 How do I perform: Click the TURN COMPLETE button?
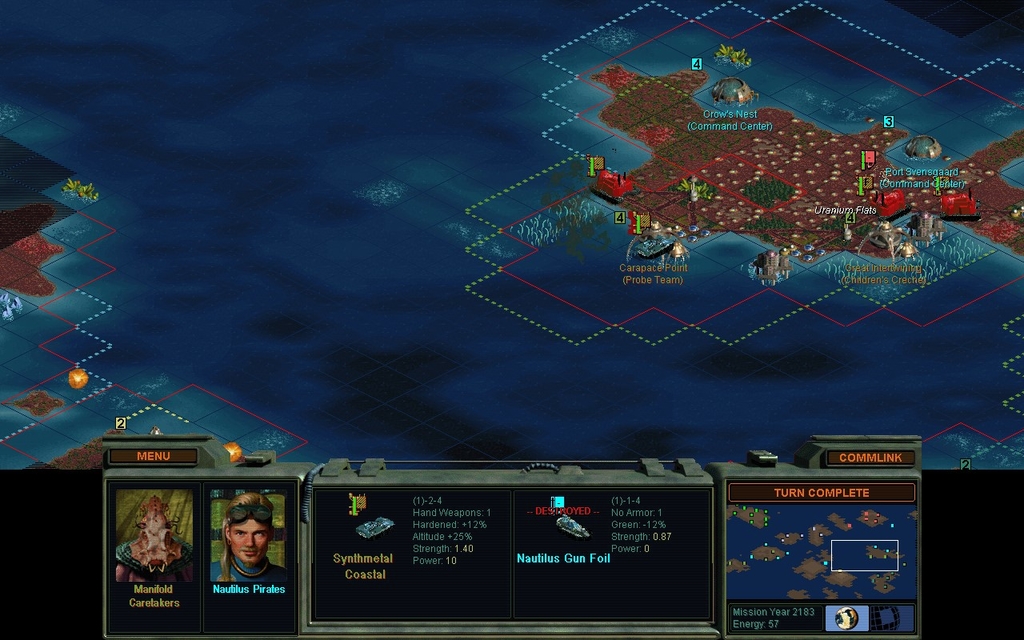pyautogui.click(x=820, y=493)
